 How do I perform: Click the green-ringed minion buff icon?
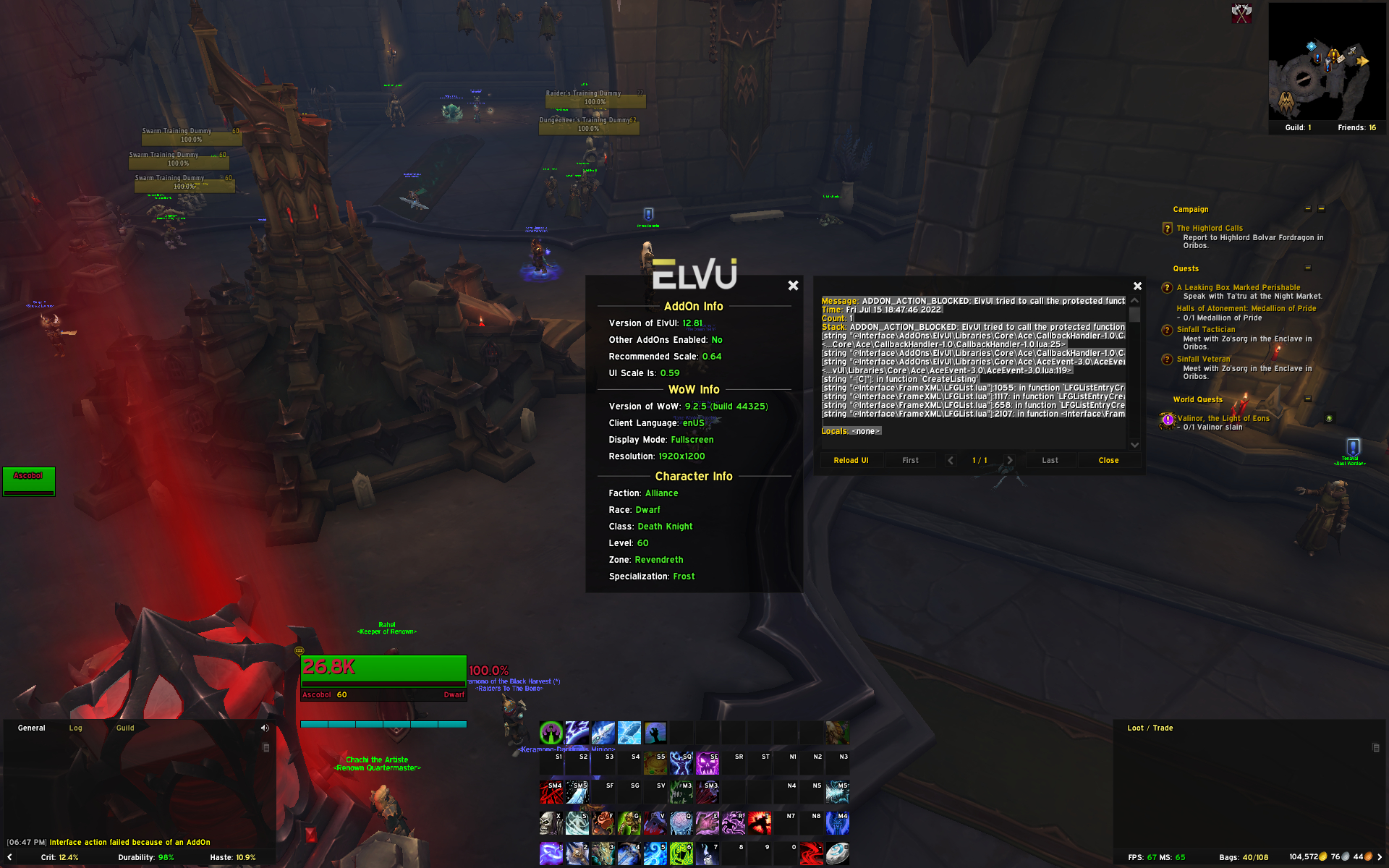(551, 733)
